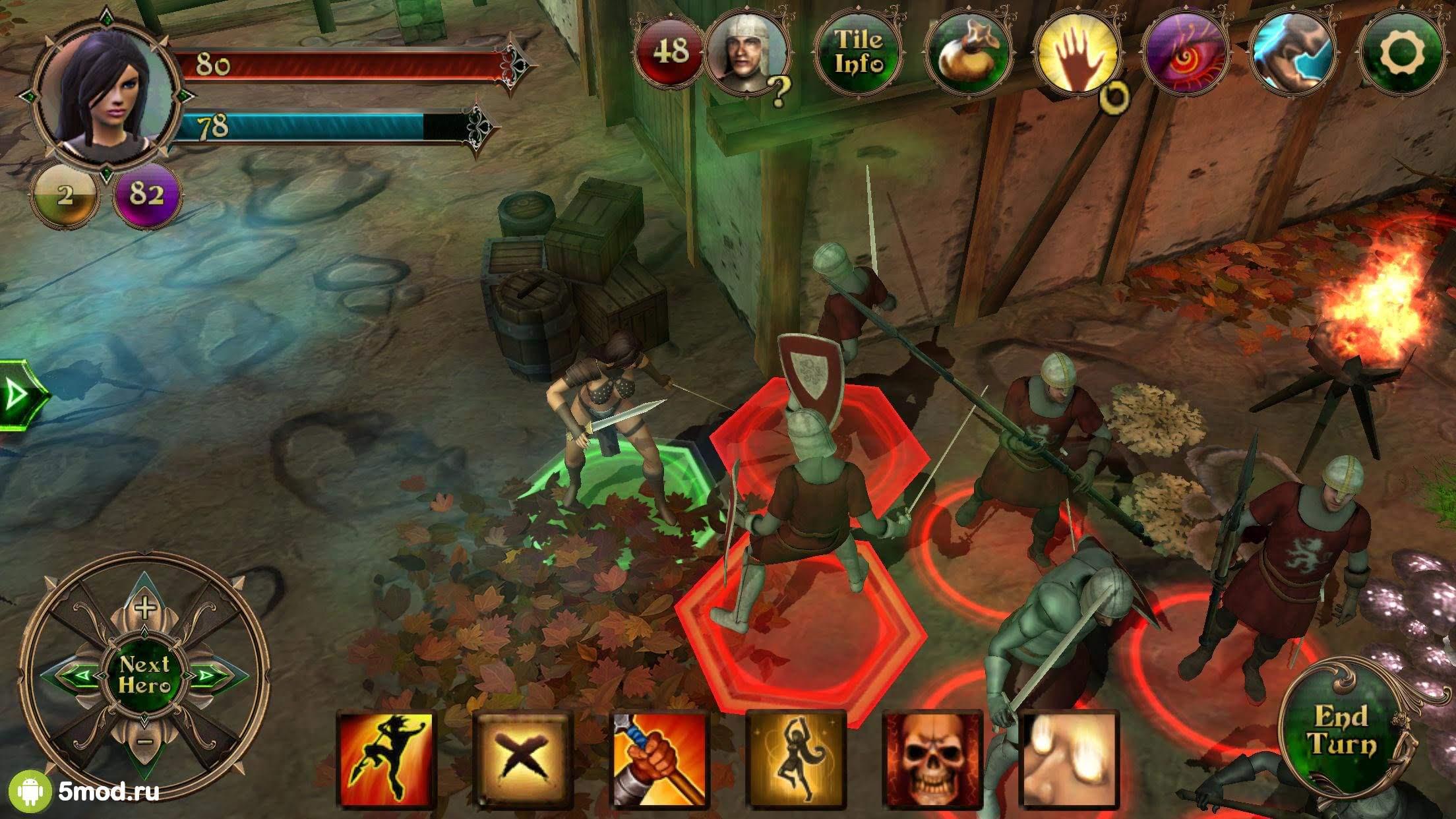The height and width of the screenshot is (819, 1456).
Task: Open the Tile Info panel
Action: (x=858, y=52)
